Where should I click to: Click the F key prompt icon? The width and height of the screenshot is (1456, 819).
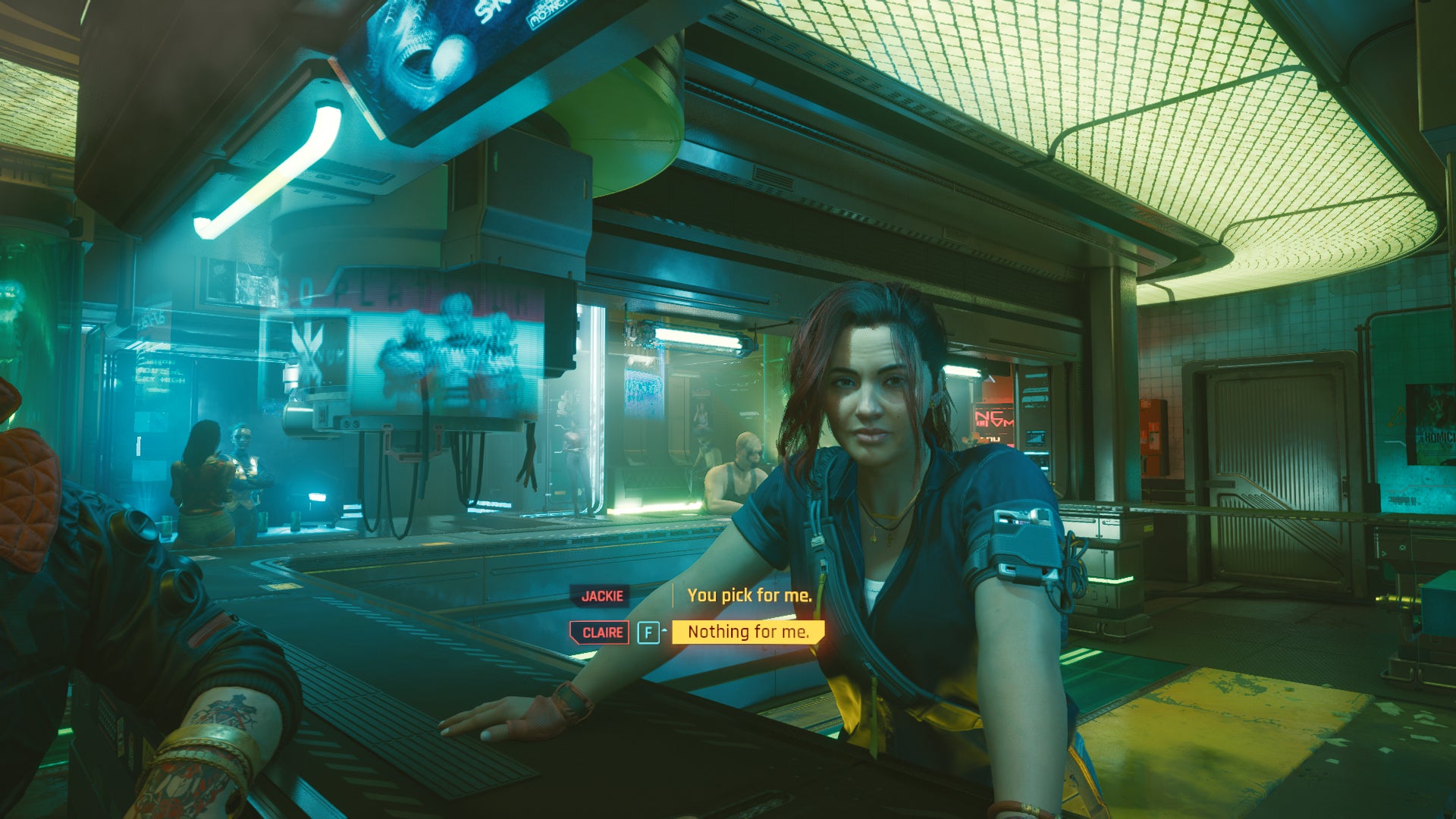[648, 632]
